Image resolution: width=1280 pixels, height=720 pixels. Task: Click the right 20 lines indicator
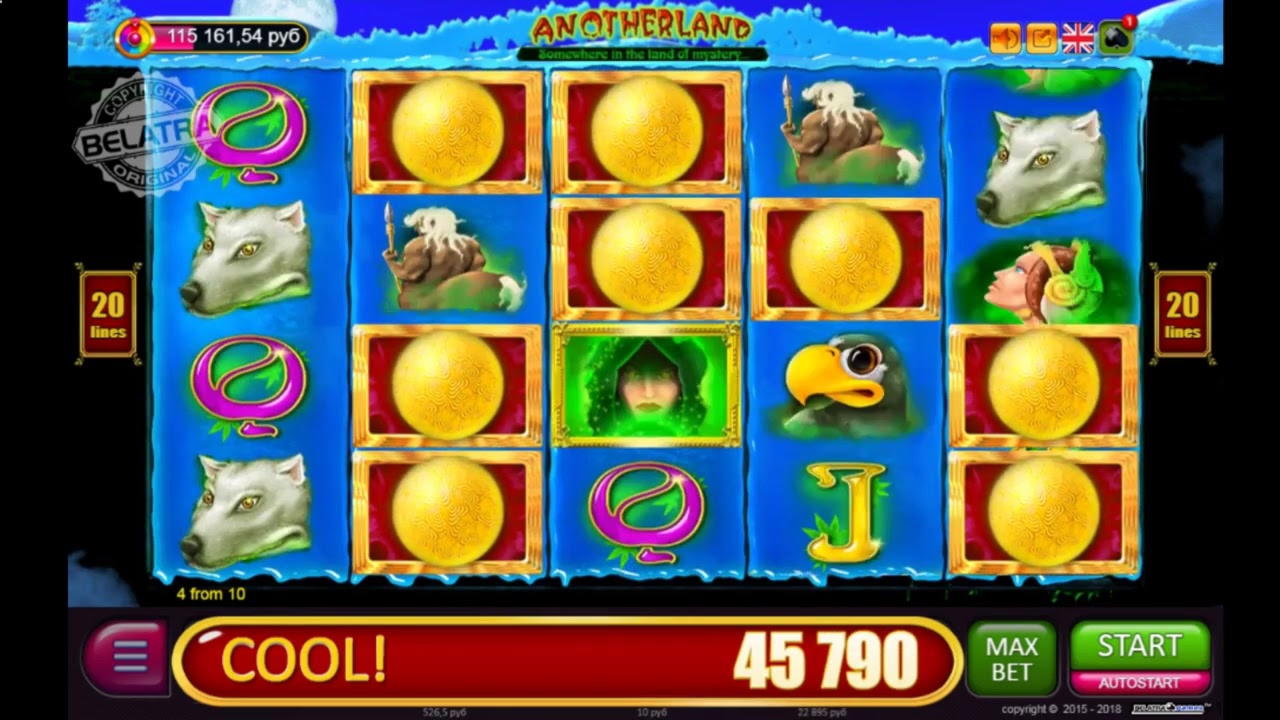tap(1181, 314)
